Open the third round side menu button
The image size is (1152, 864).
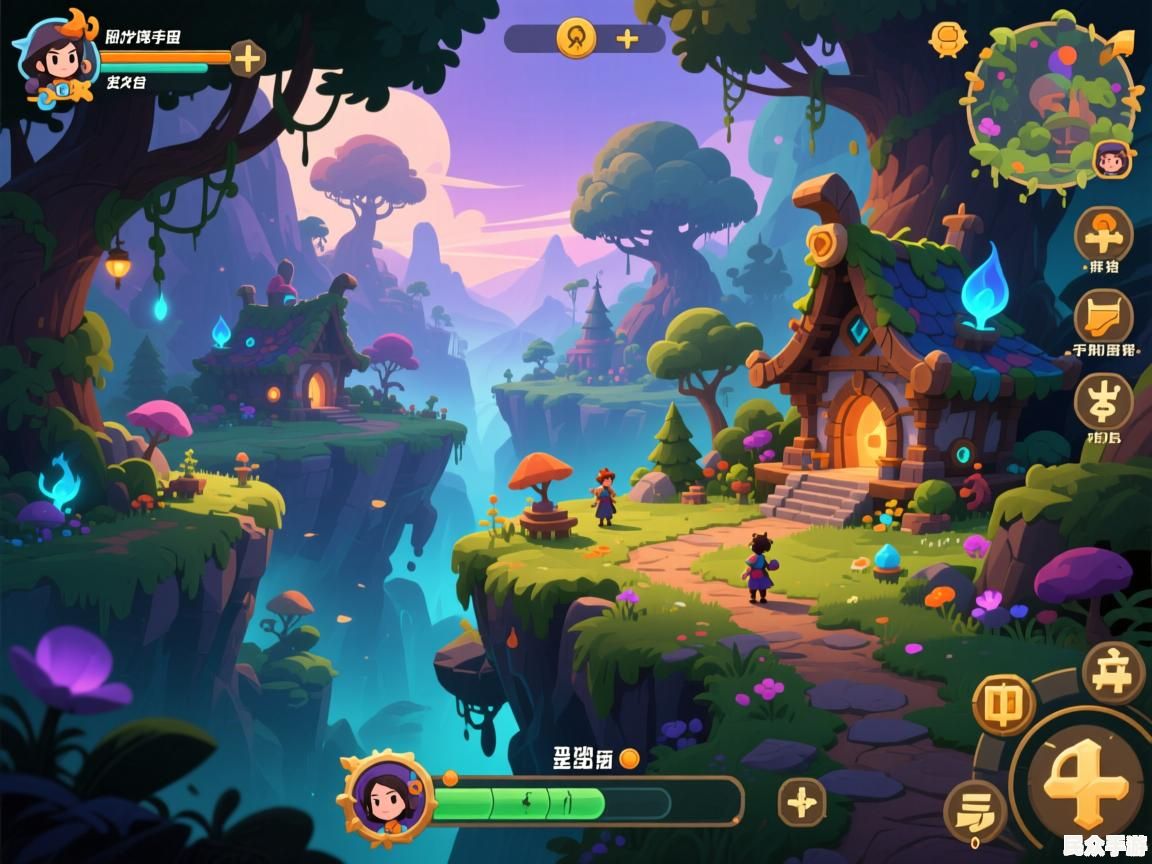point(1103,402)
